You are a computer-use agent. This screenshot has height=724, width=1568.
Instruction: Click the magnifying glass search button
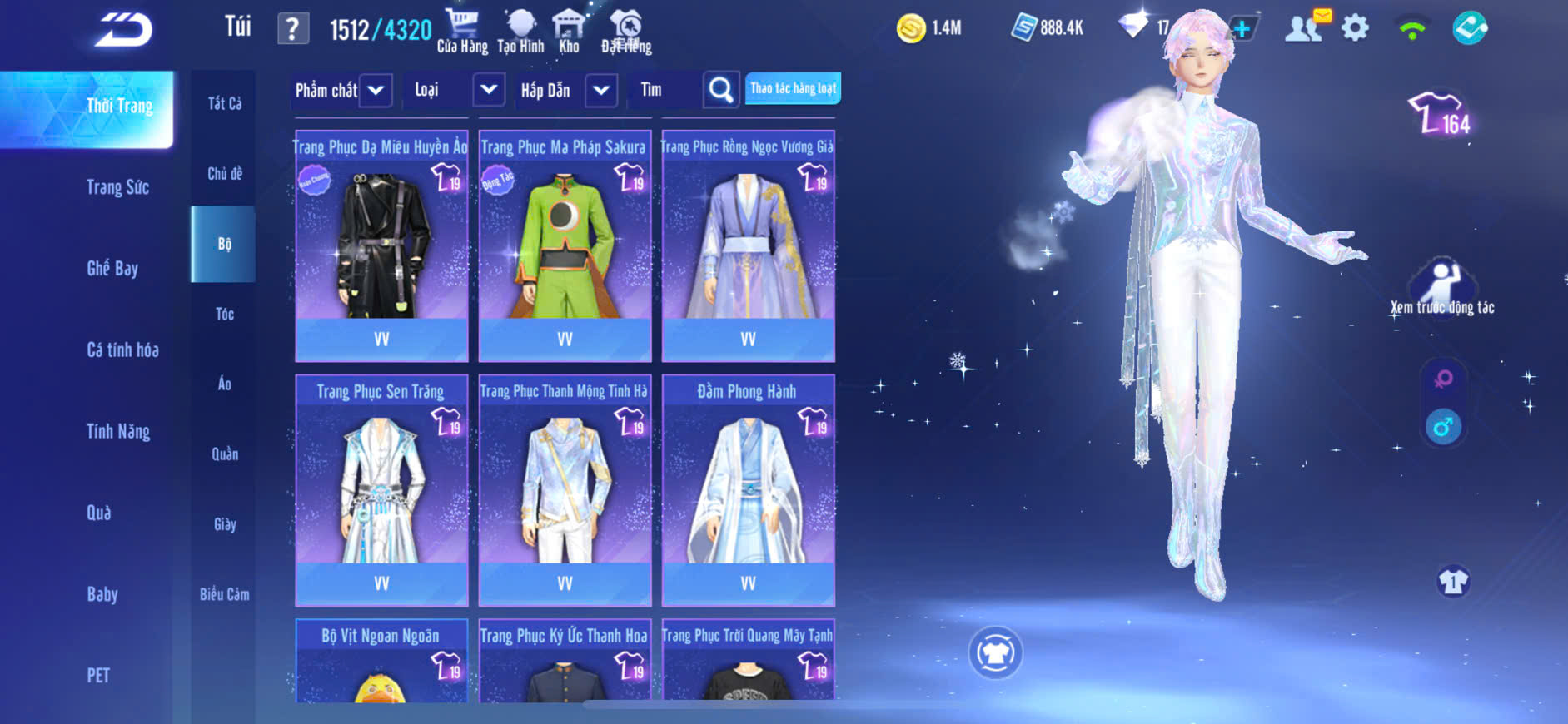coord(721,90)
